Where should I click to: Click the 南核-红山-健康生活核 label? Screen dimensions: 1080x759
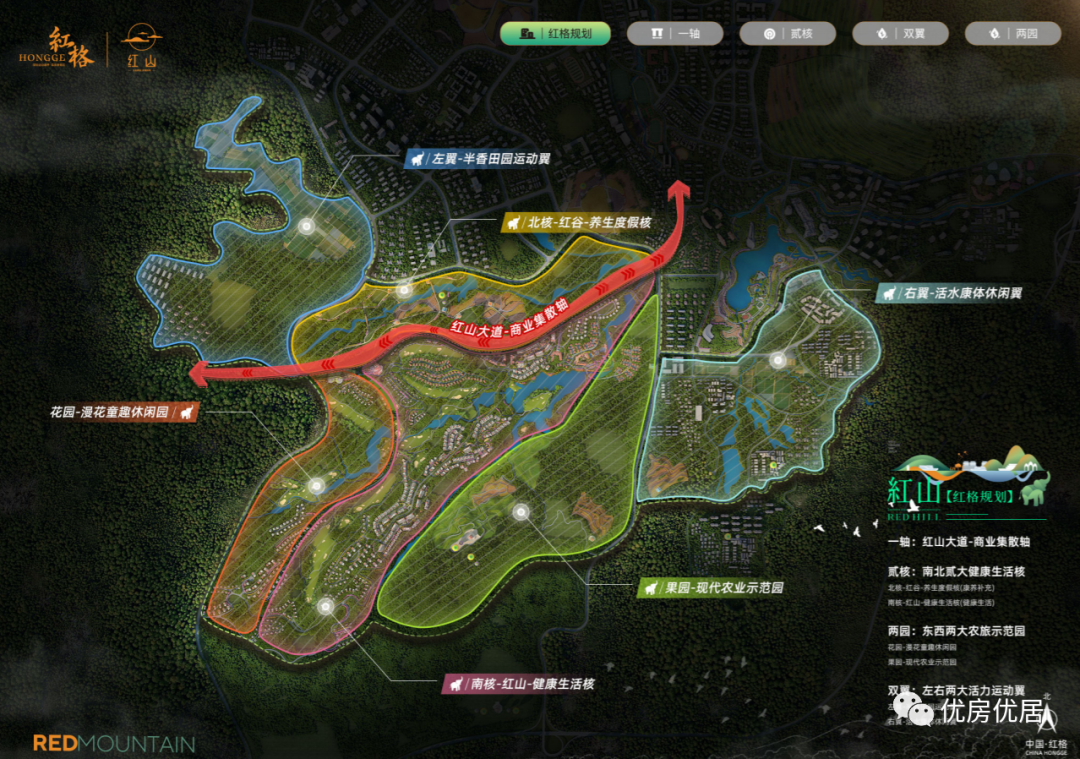coord(519,685)
